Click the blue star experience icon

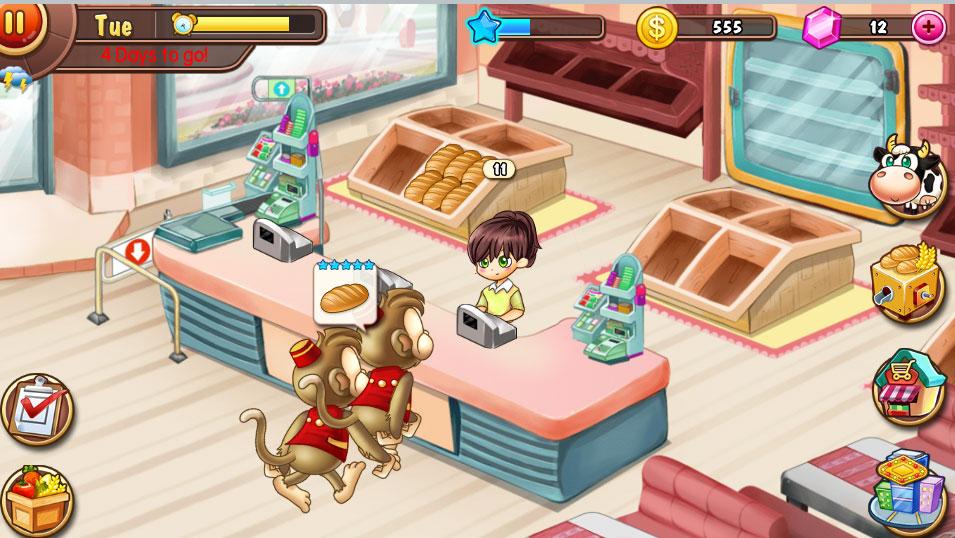(484, 26)
